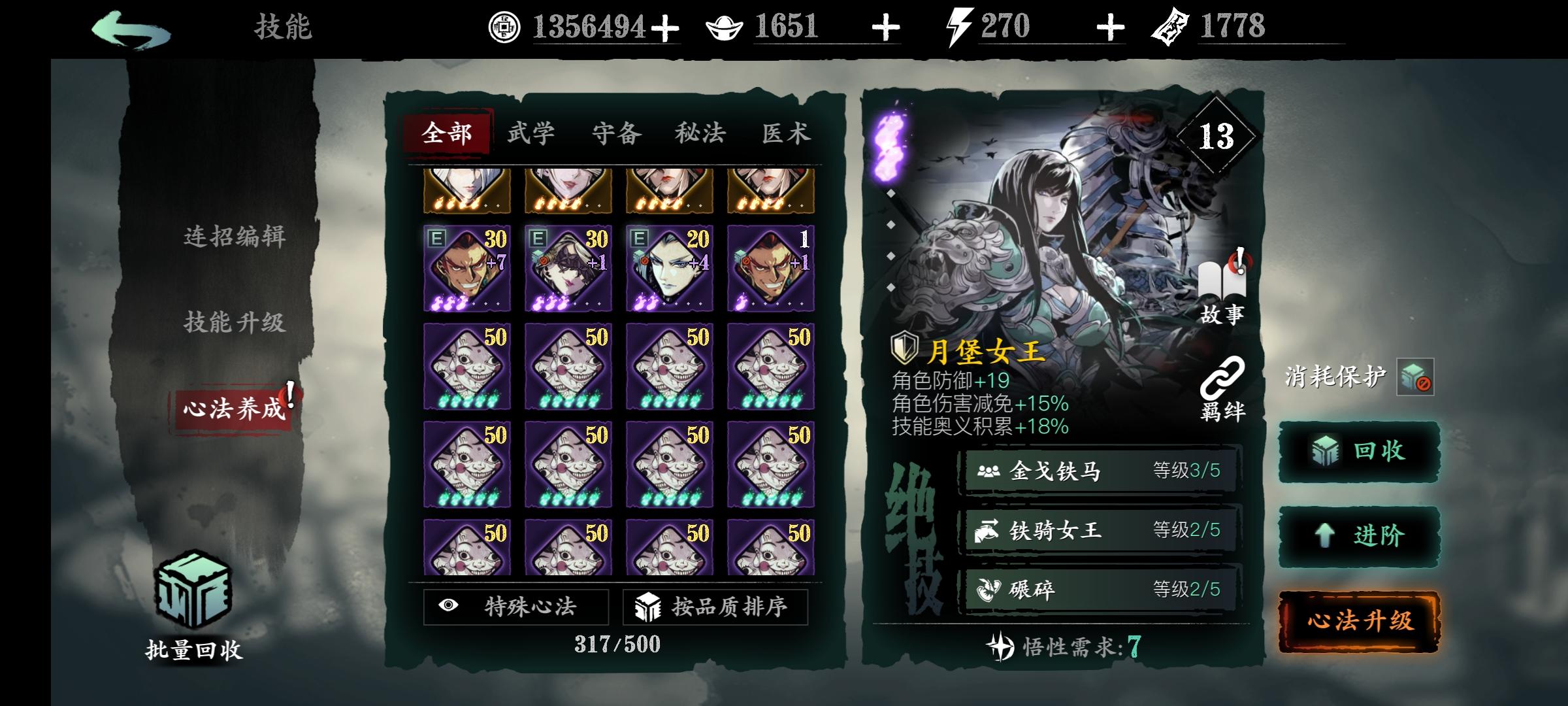Switch to the 医术 tab

[x=787, y=133]
